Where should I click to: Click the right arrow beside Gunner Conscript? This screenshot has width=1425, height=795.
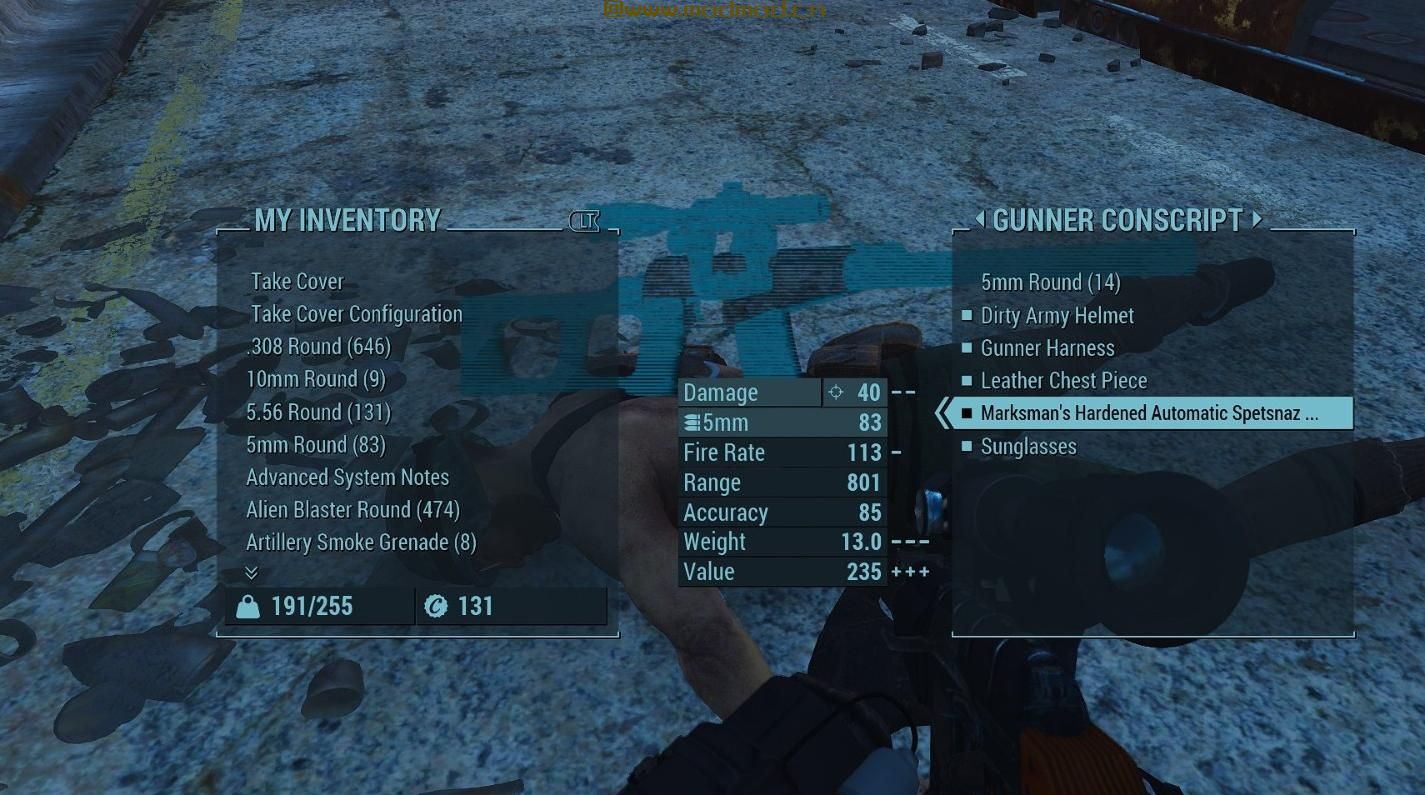[x=1257, y=219]
